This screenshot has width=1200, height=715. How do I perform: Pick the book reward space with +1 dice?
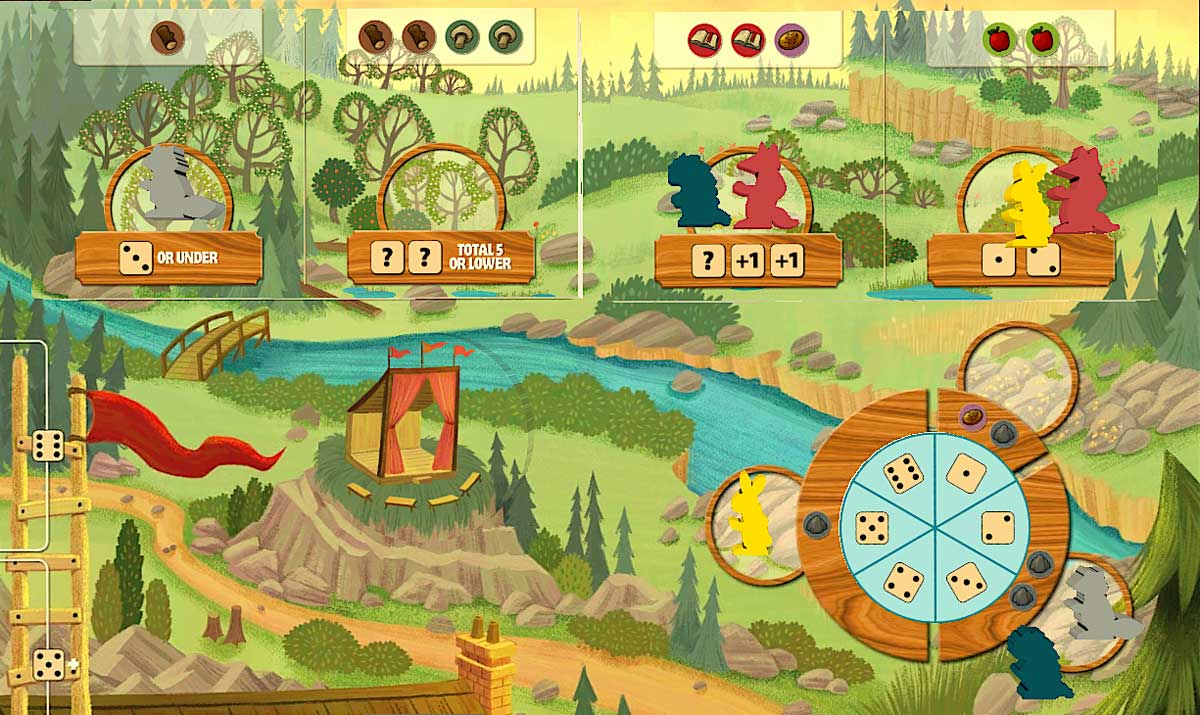click(747, 262)
